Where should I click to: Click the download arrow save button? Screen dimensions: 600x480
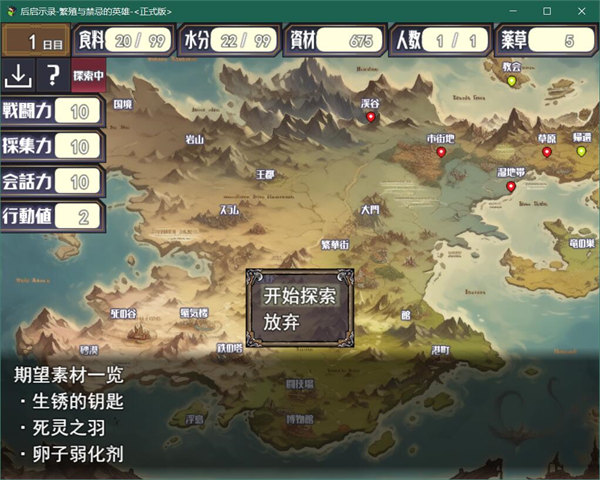pyautogui.click(x=18, y=74)
